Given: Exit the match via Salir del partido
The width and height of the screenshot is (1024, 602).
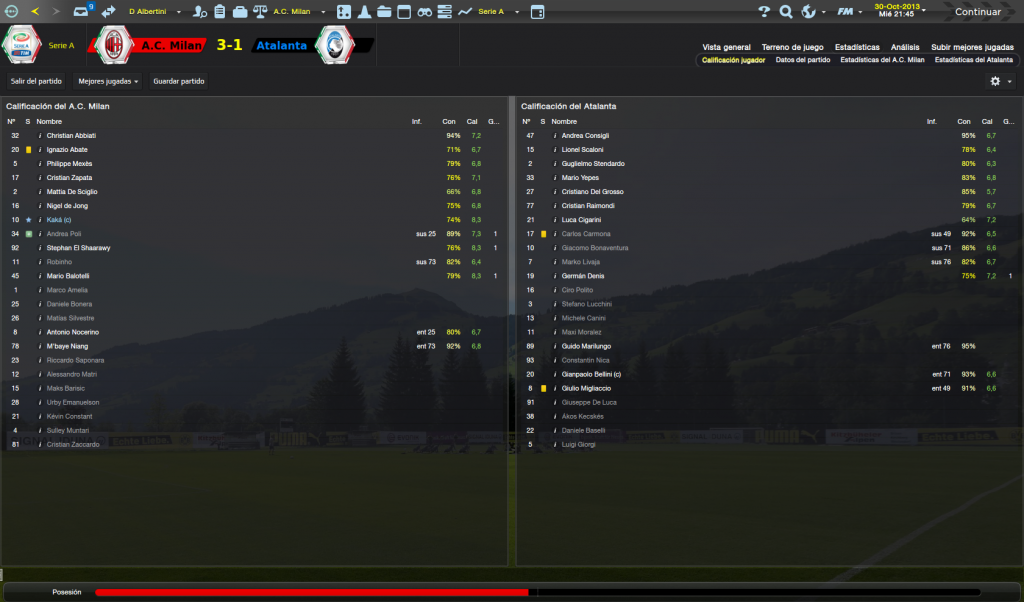Looking at the screenshot, I should [x=36, y=81].
